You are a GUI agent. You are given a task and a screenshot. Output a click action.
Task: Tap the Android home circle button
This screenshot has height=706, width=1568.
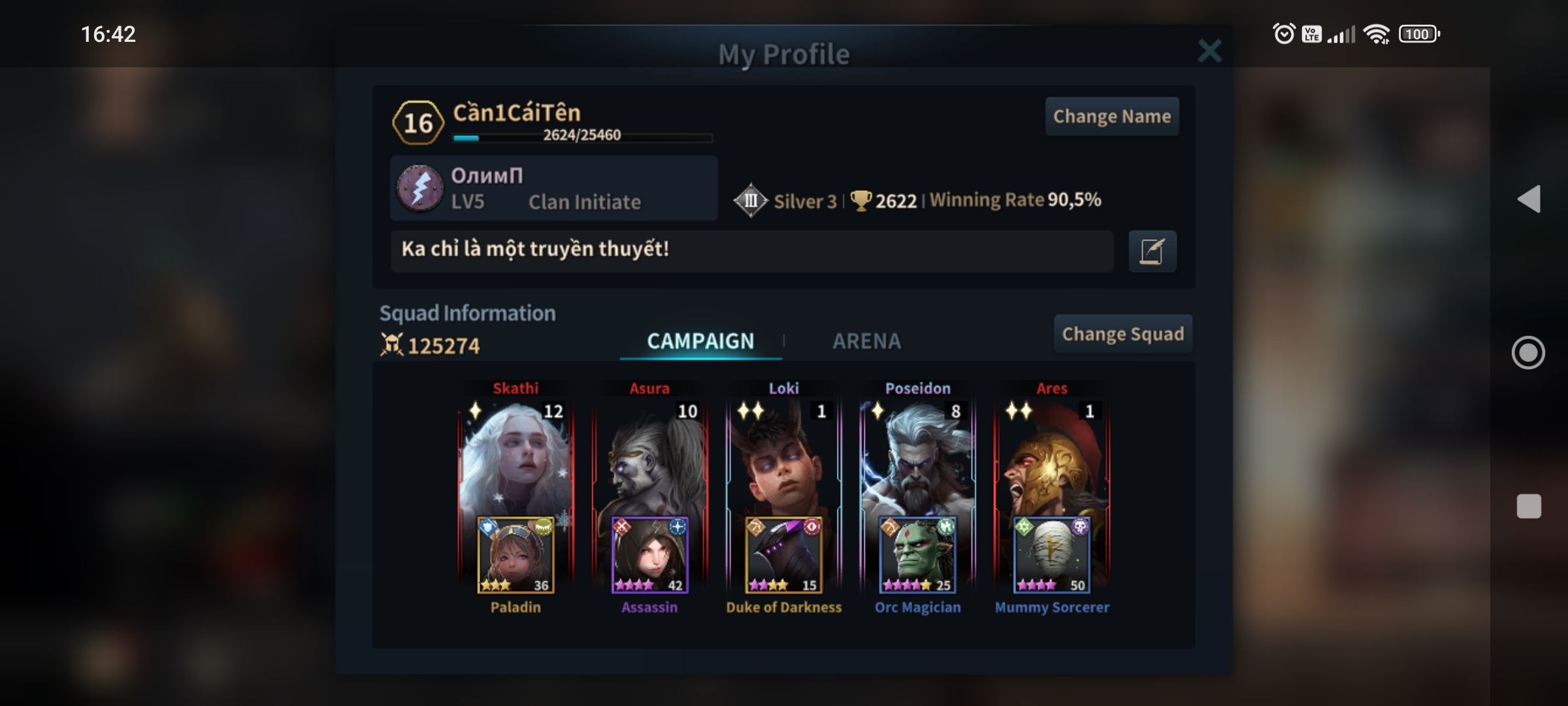coord(1528,353)
